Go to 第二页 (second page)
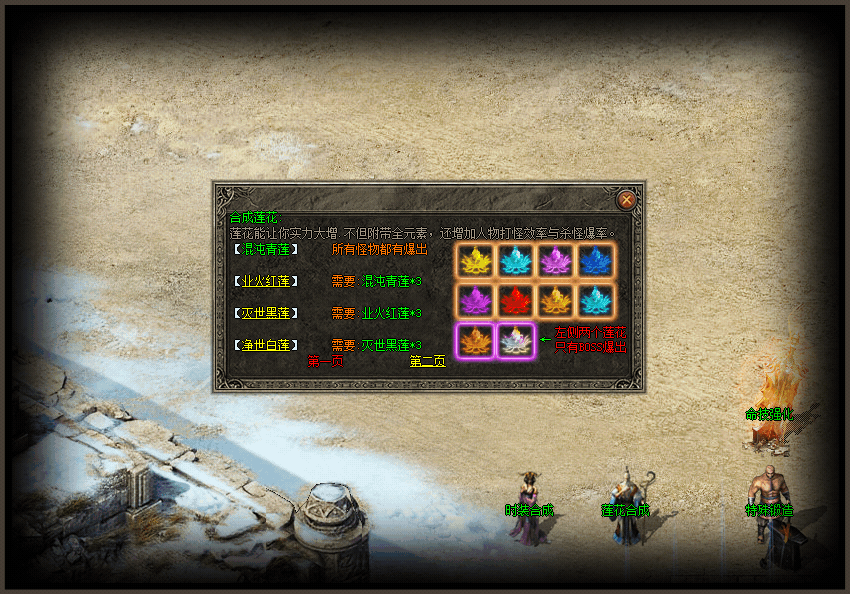Image resolution: width=850 pixels, height=594 pixels. point(427,361)
